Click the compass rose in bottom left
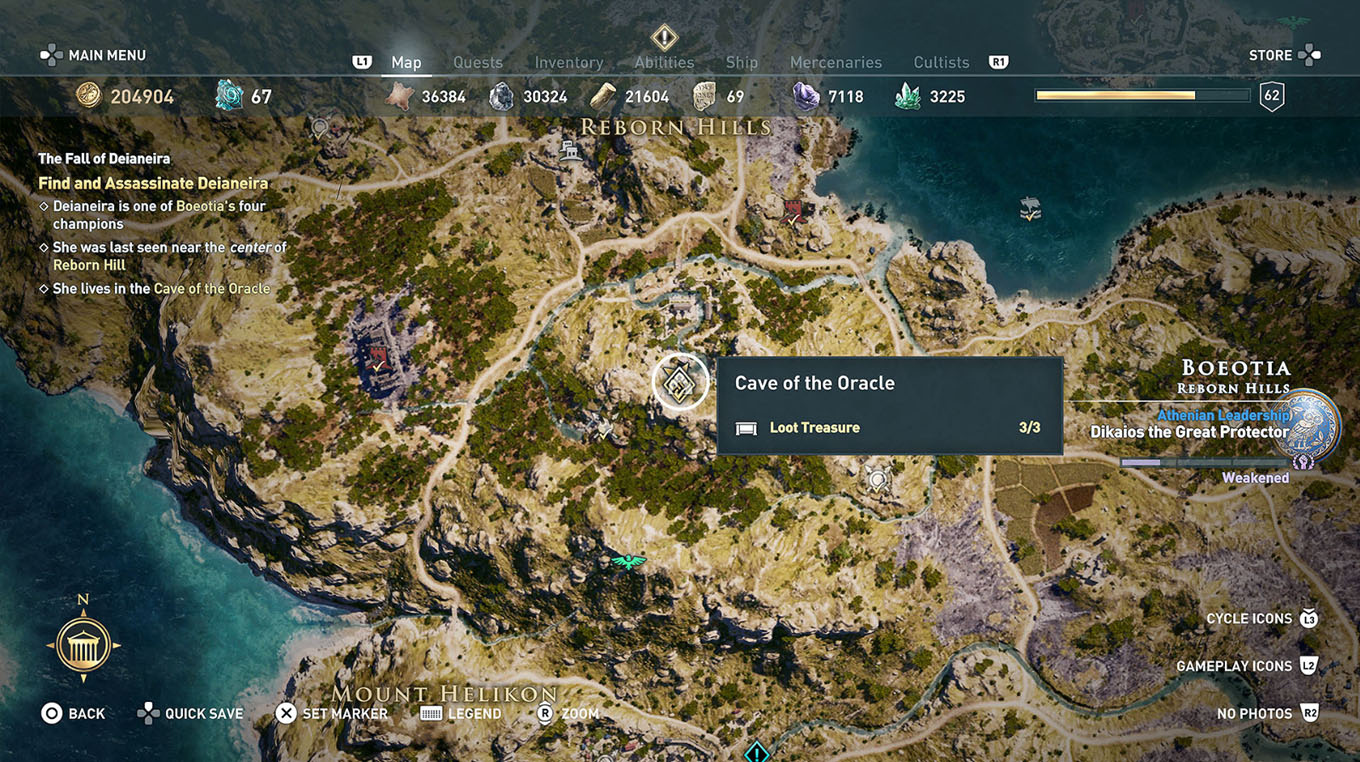Image resolution: width=1360 pixels, height=762 pixels. coord(82,644)
